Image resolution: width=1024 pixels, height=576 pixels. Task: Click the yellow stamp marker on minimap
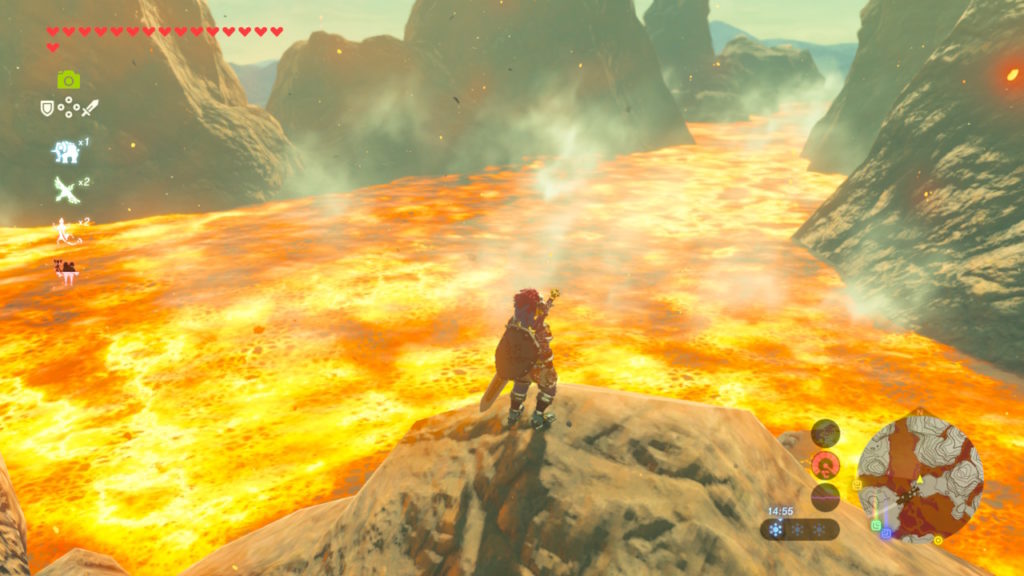tap(857, 486)
